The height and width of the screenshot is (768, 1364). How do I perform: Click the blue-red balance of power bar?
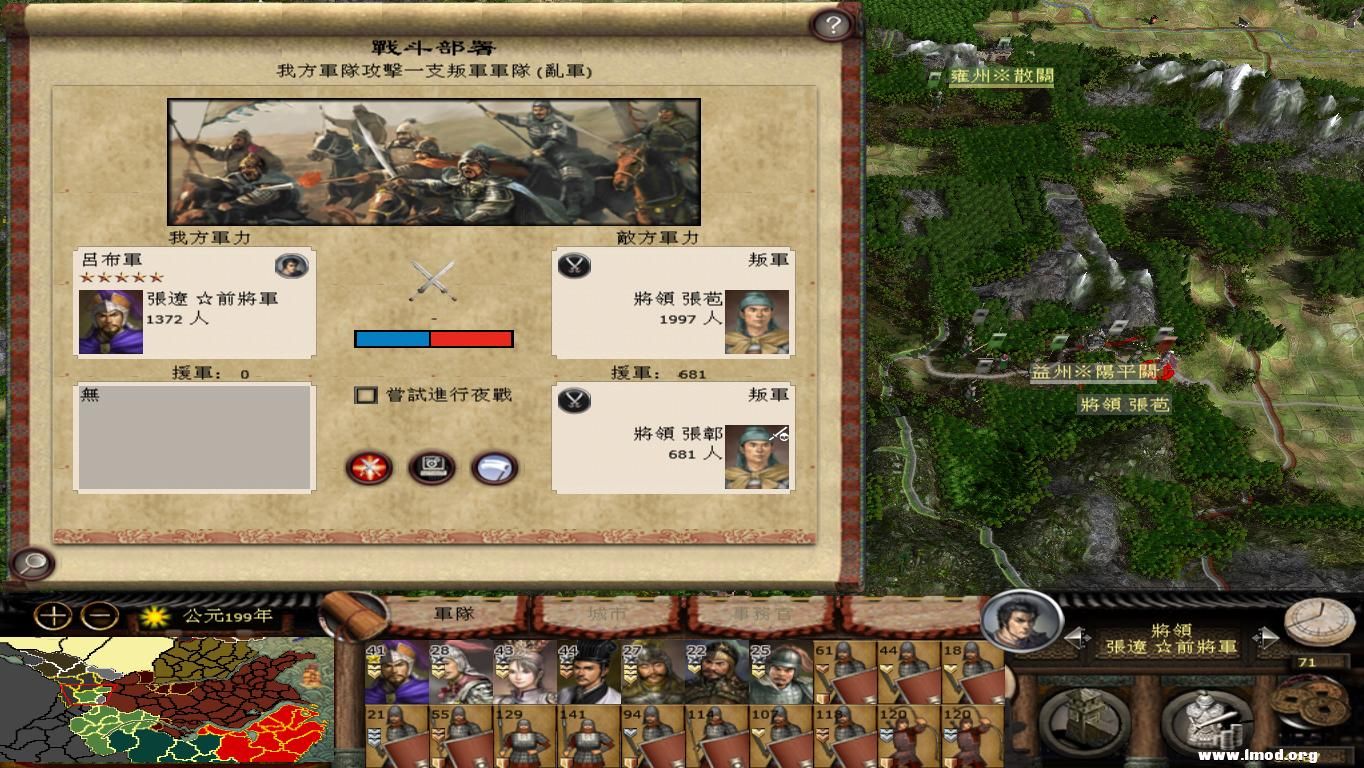click(x=434, y=339)
